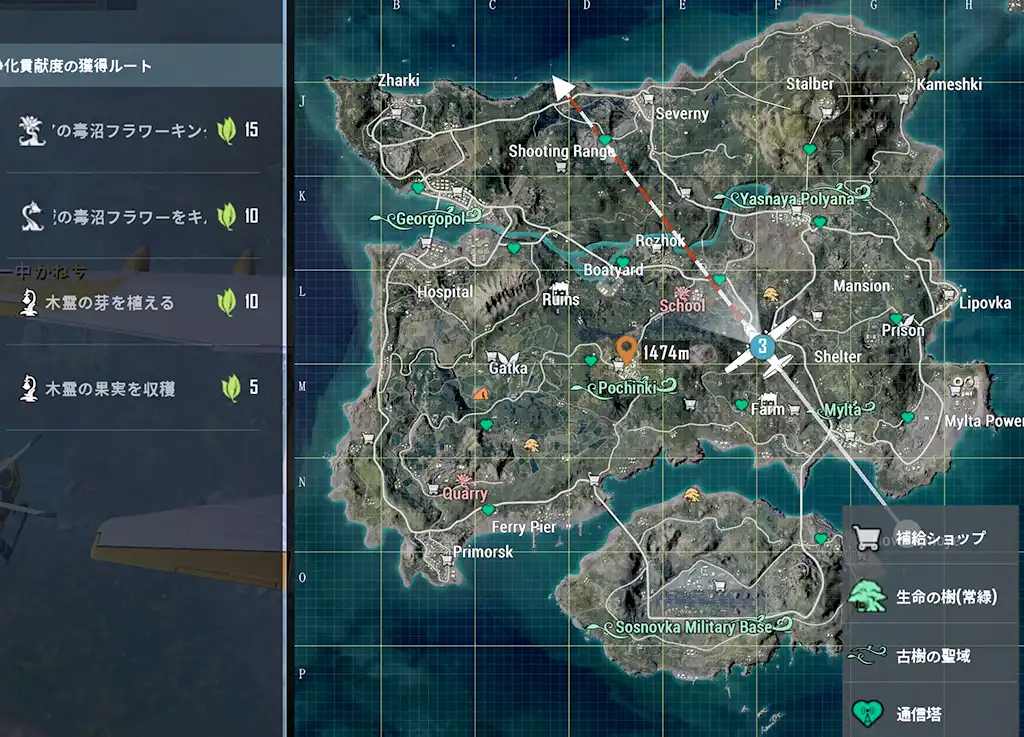This screenshot has width=1024, height=737.
Task: Choose the 古樹の聖域 legend entry
Action: [930, 656]
